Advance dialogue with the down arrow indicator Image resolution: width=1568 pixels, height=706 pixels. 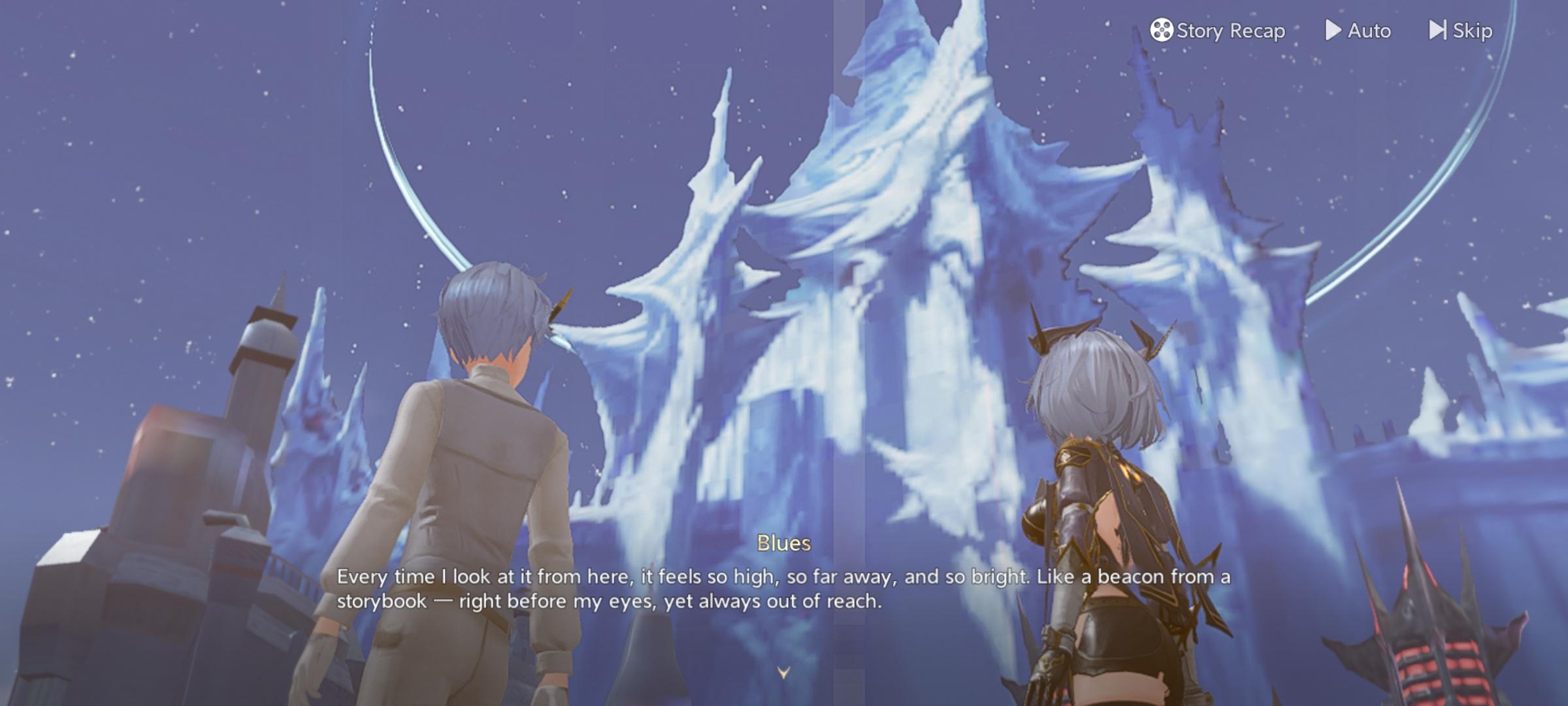783,672
